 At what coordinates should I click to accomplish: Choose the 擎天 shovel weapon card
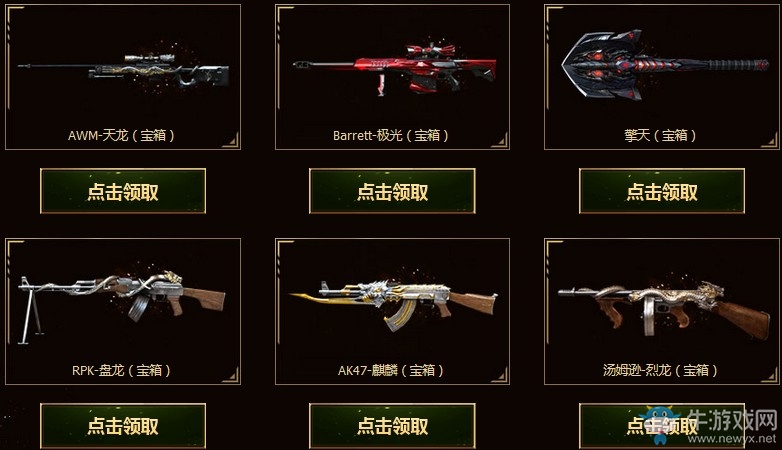662,76
